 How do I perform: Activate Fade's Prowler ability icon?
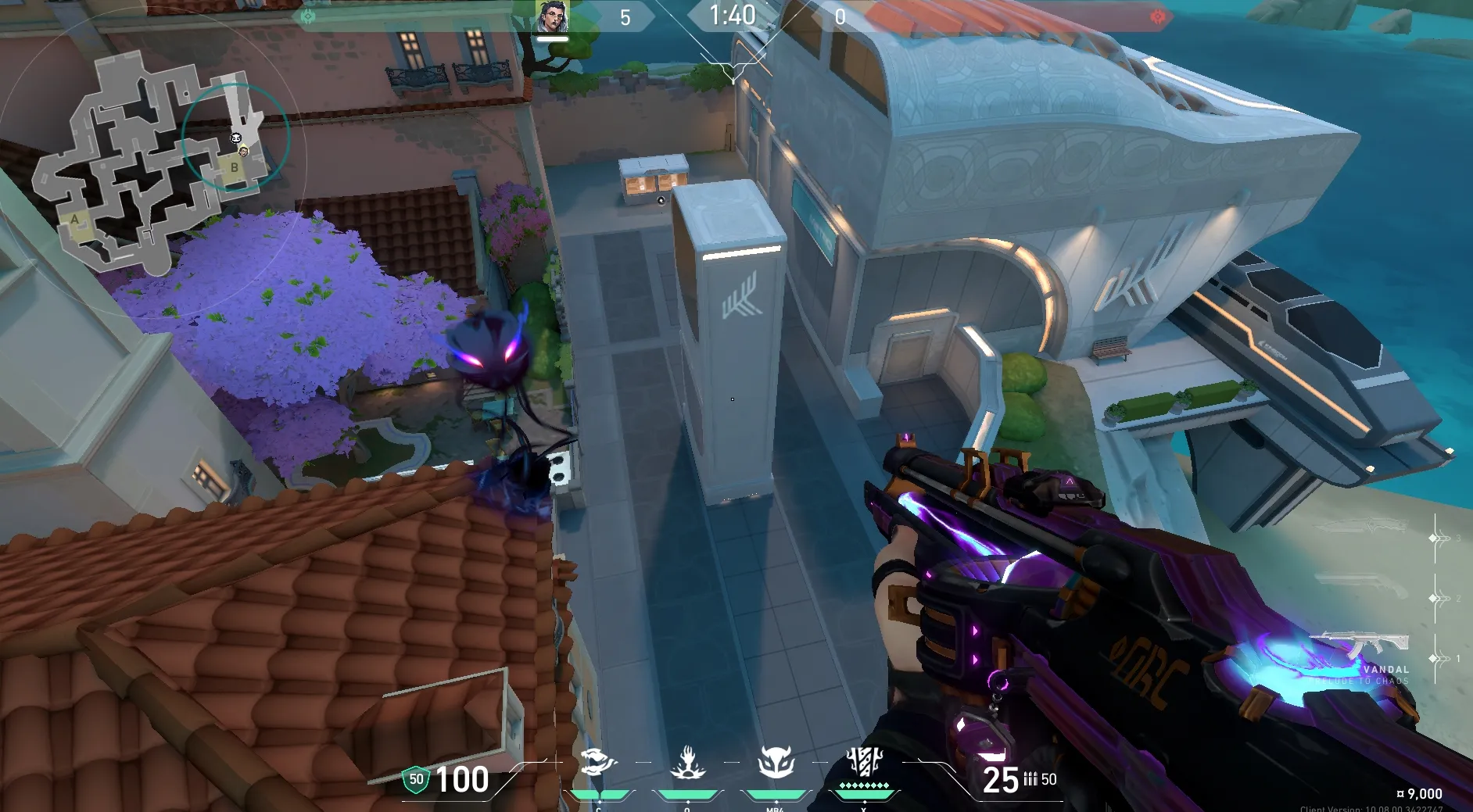pyautogui.click(x=599, y=761)
